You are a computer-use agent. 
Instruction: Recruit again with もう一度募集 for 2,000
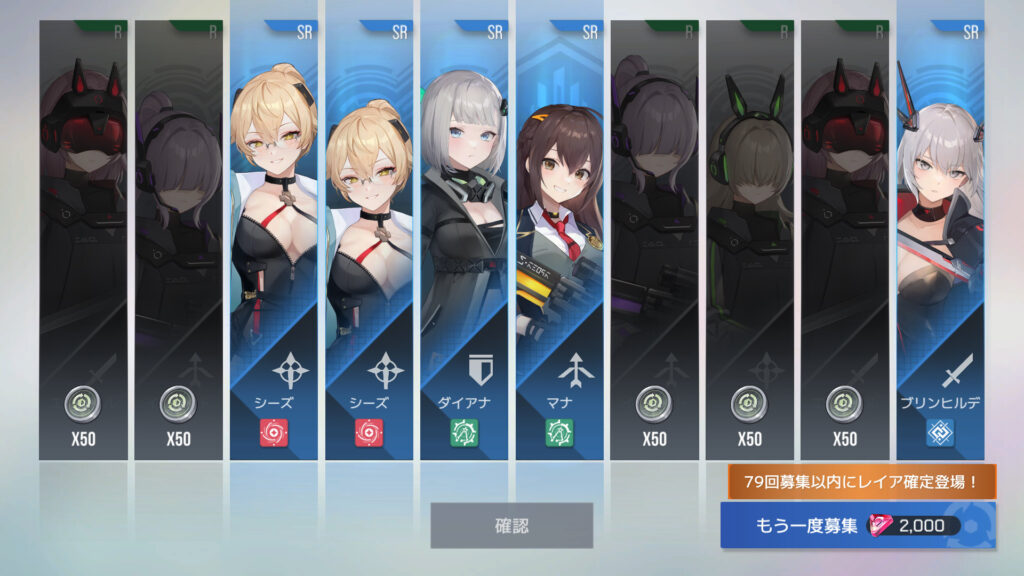point(856,525)
